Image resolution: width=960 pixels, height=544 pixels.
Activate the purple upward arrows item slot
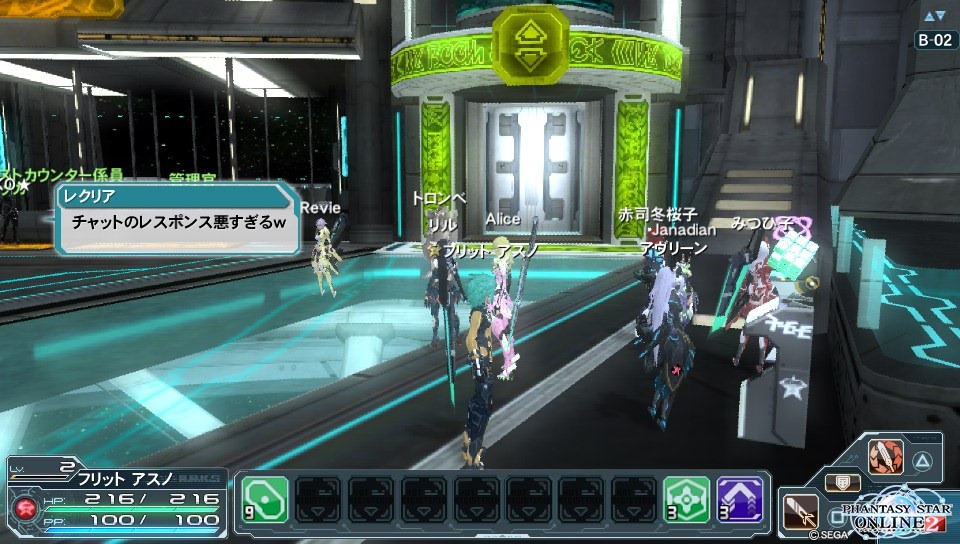pyautogui.click(x=740, y=499)
